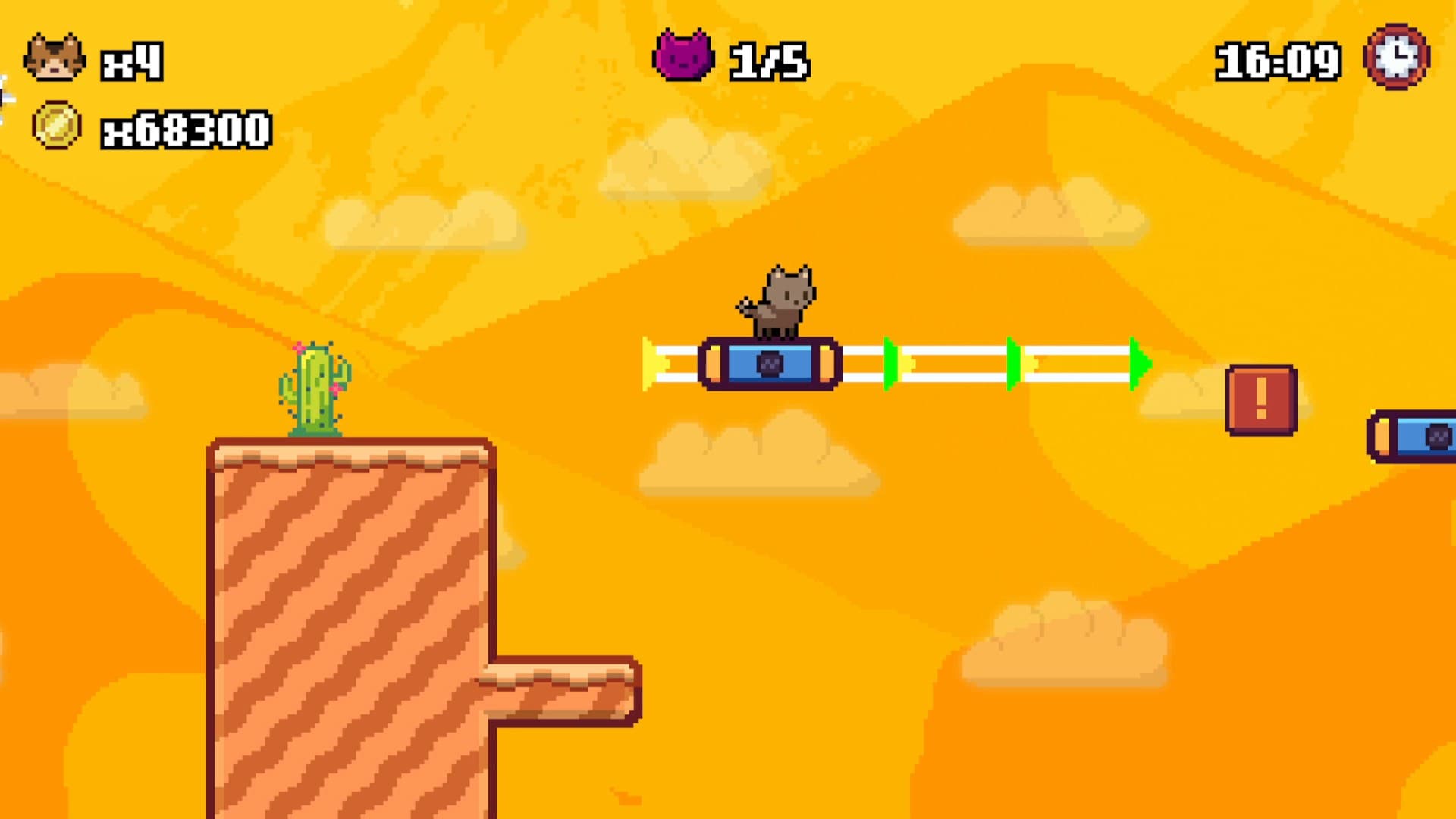Click the blue moving platform under the cat
1456x819 pixels.
point(771,366)
